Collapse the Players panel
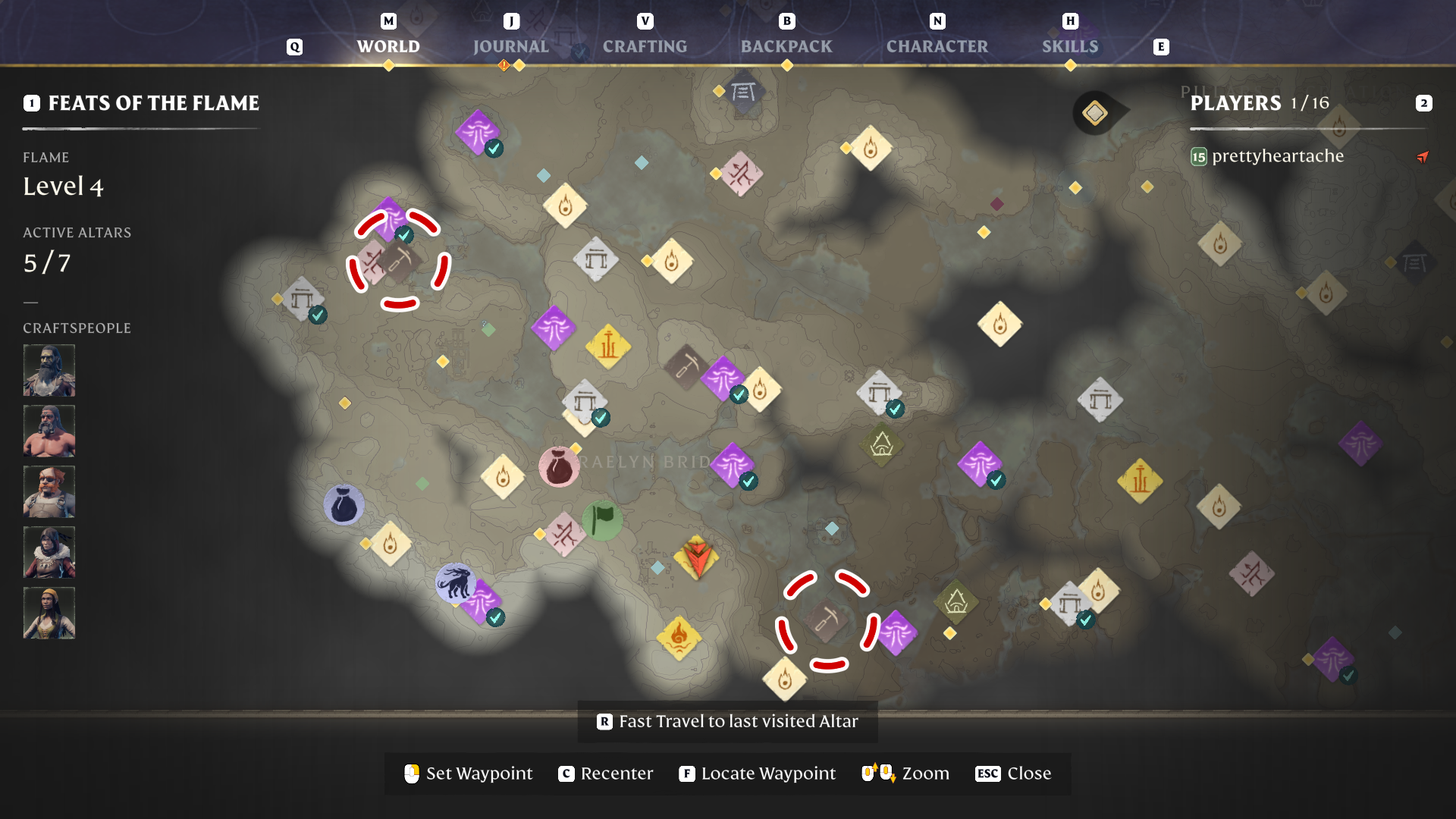 (x=1424, y=102)
